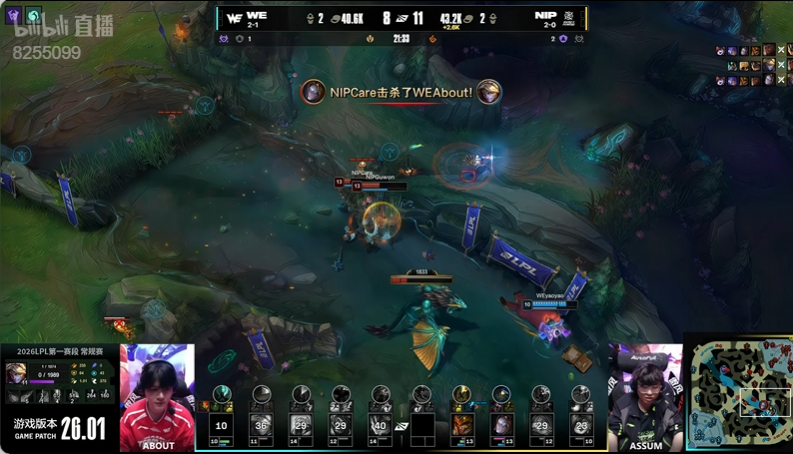Click the ASSUM player camera feed
Image resolution: width=793 pixels, height=454 pixels.
click(645, 397)
